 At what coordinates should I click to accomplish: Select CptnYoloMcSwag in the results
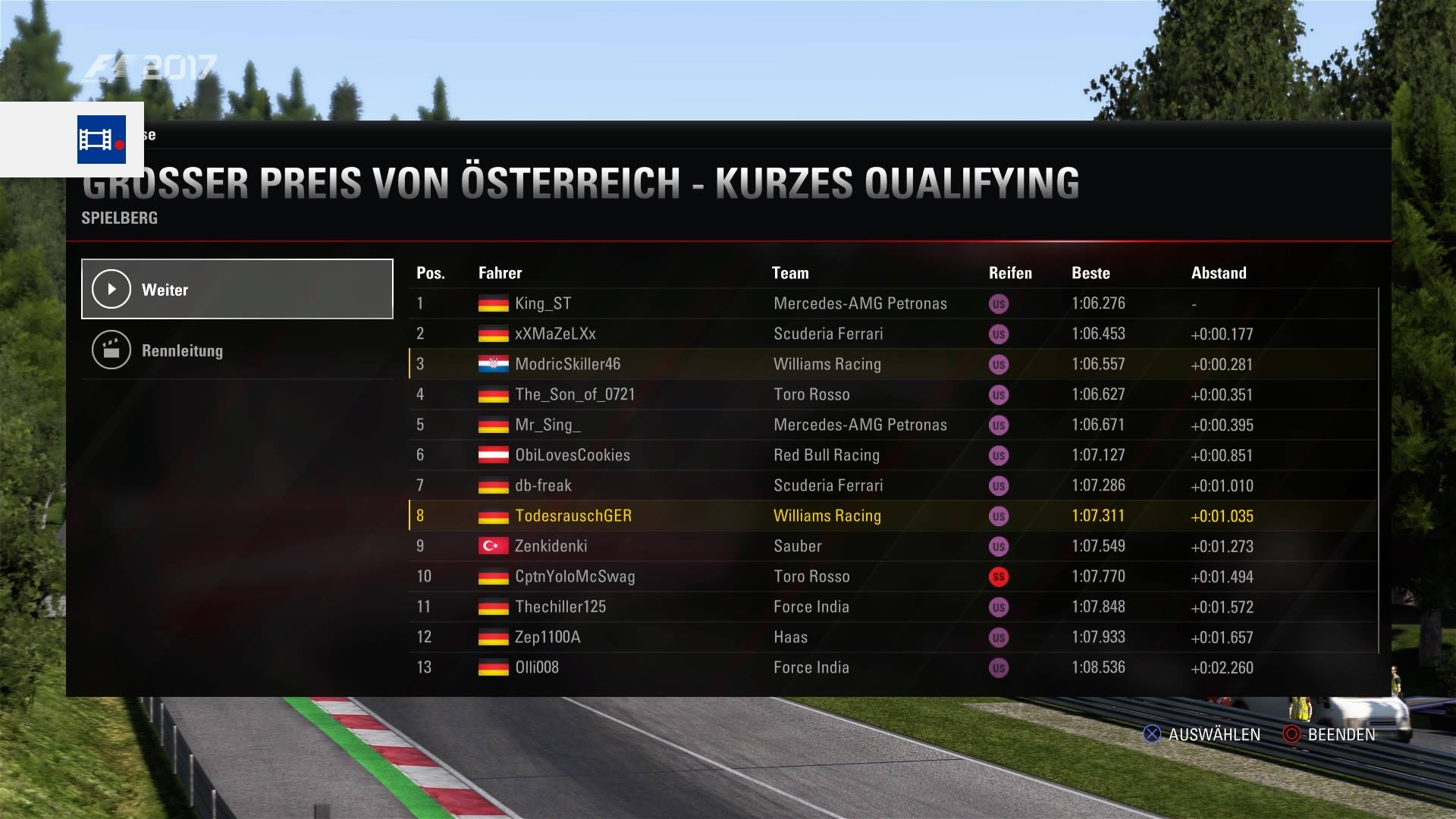pyautogui.click(x=575, y=576)
